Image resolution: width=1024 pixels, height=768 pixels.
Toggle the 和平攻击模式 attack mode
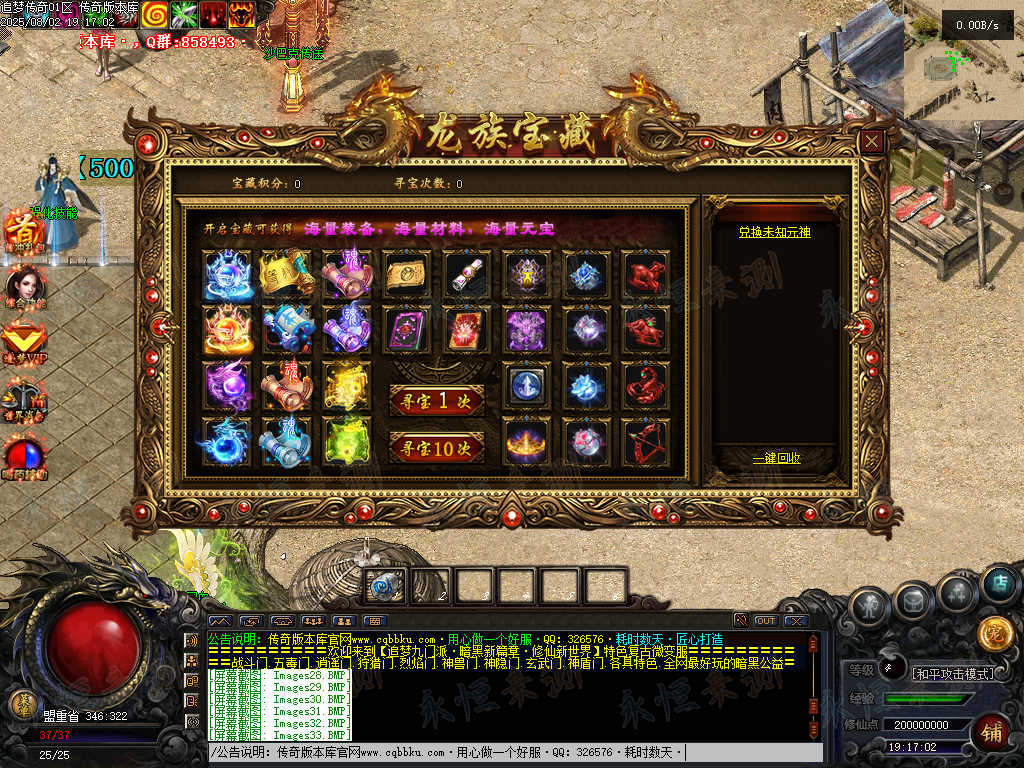point(953,673)
